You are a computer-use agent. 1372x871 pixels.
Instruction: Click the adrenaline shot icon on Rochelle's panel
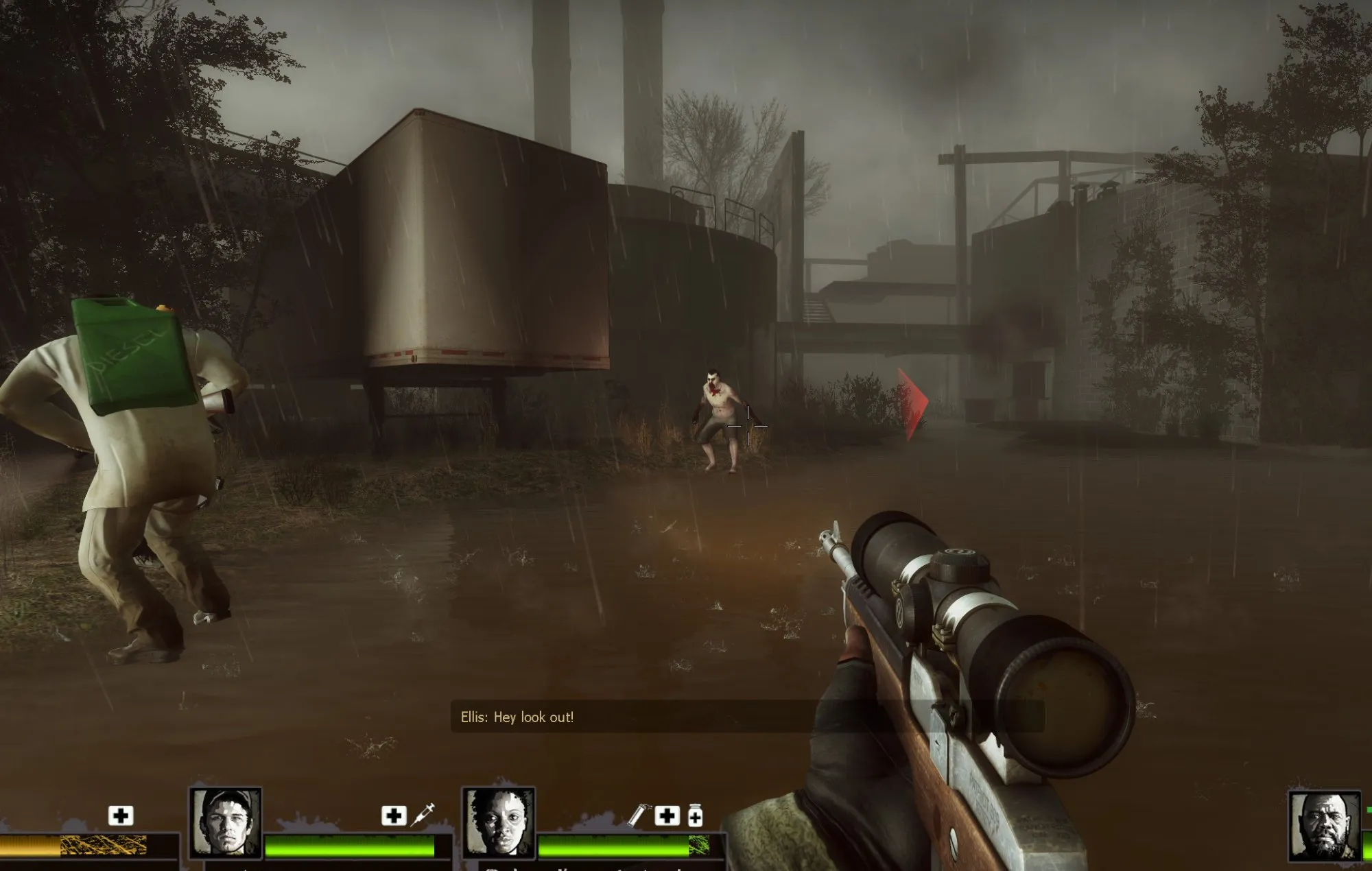pyautogui.click(x=637, y=816)
